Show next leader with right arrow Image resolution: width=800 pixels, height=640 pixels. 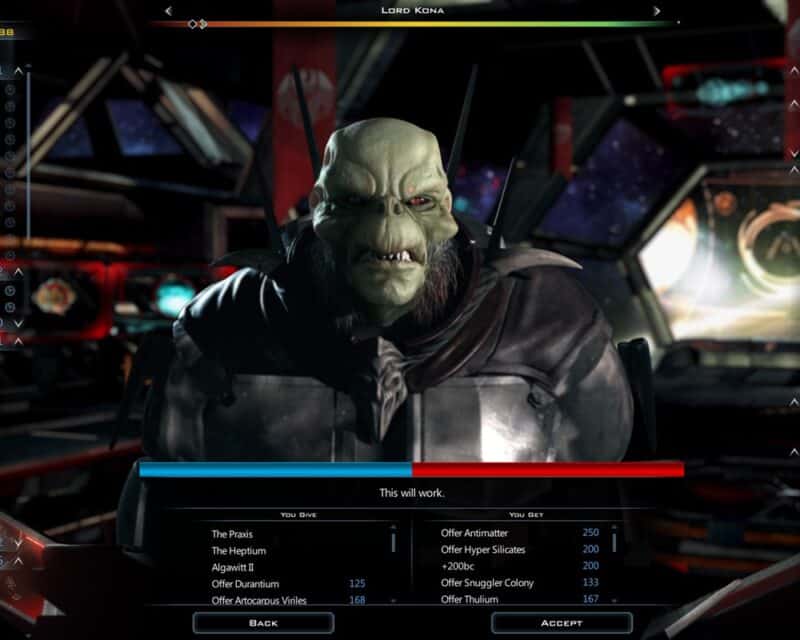coord(657,11)
